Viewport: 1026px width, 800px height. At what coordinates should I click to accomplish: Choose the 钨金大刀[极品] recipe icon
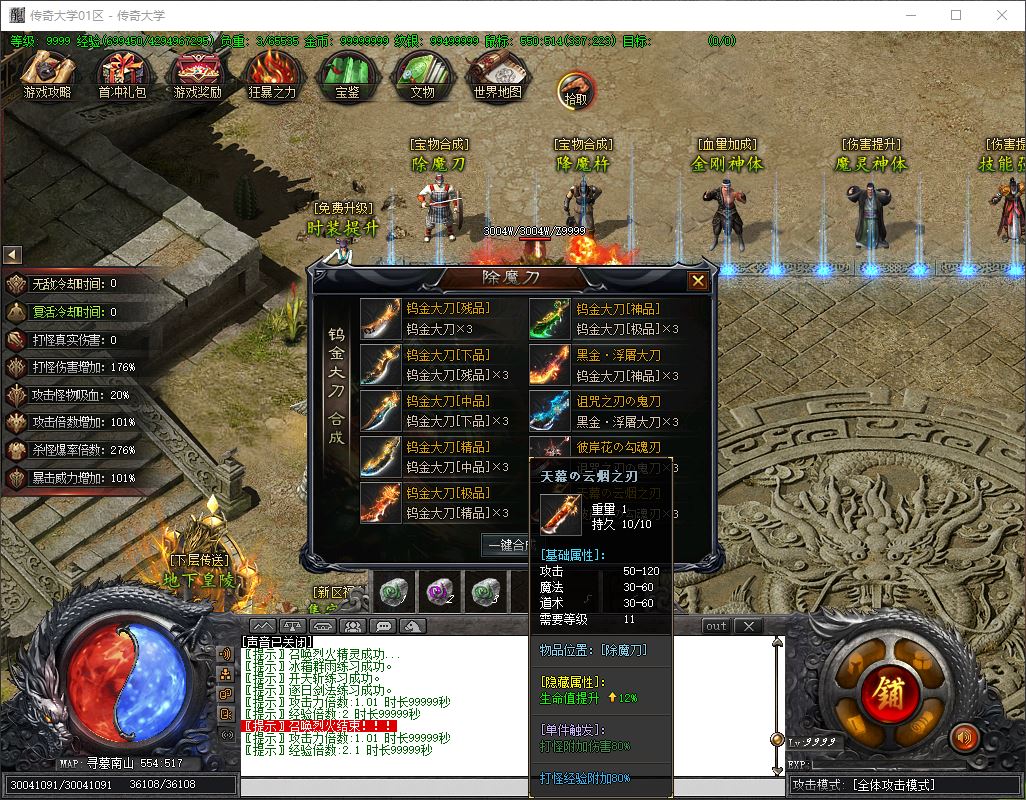point(381,503)
